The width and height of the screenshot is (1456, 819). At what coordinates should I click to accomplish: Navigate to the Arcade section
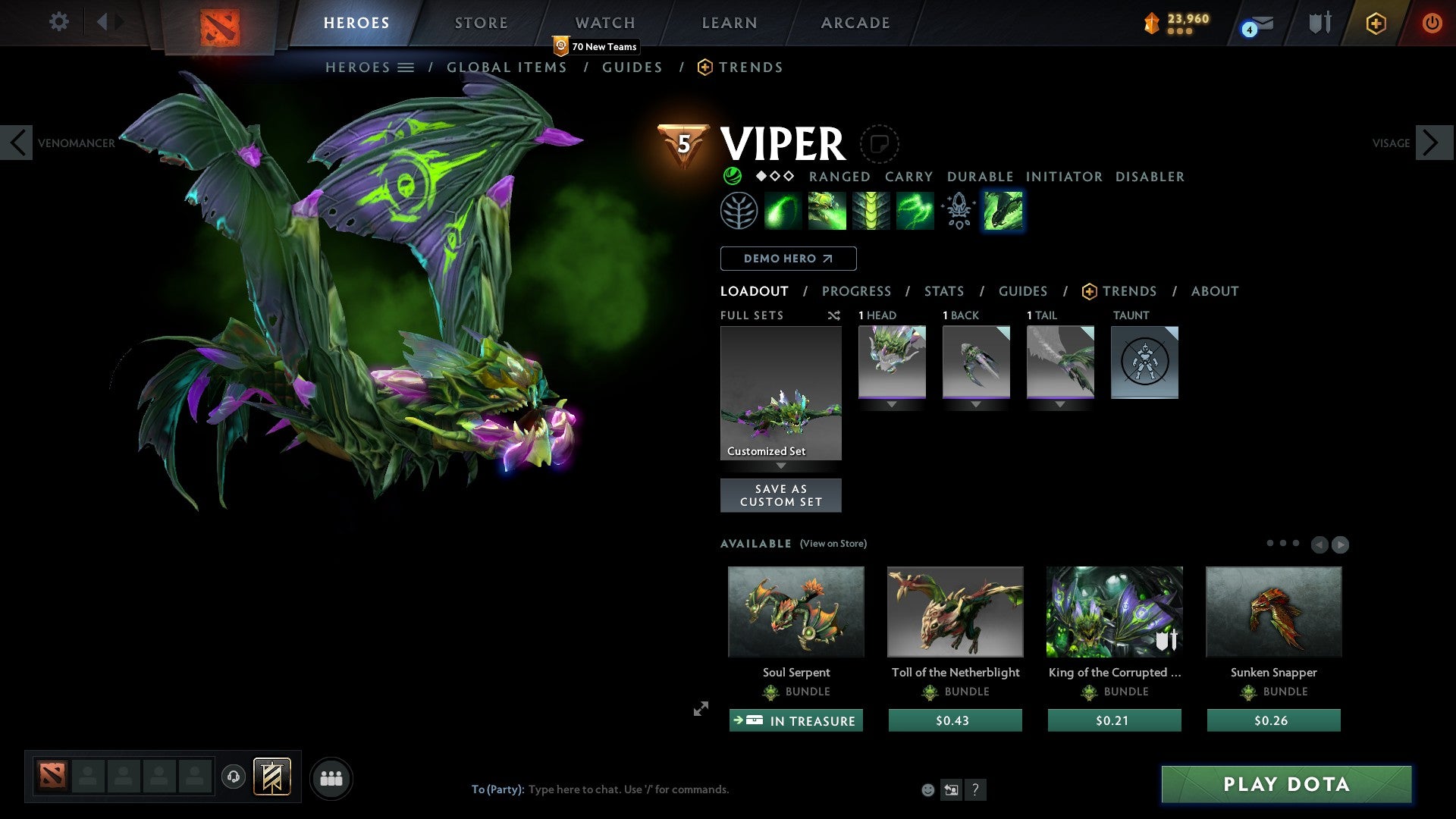point(855,23)
